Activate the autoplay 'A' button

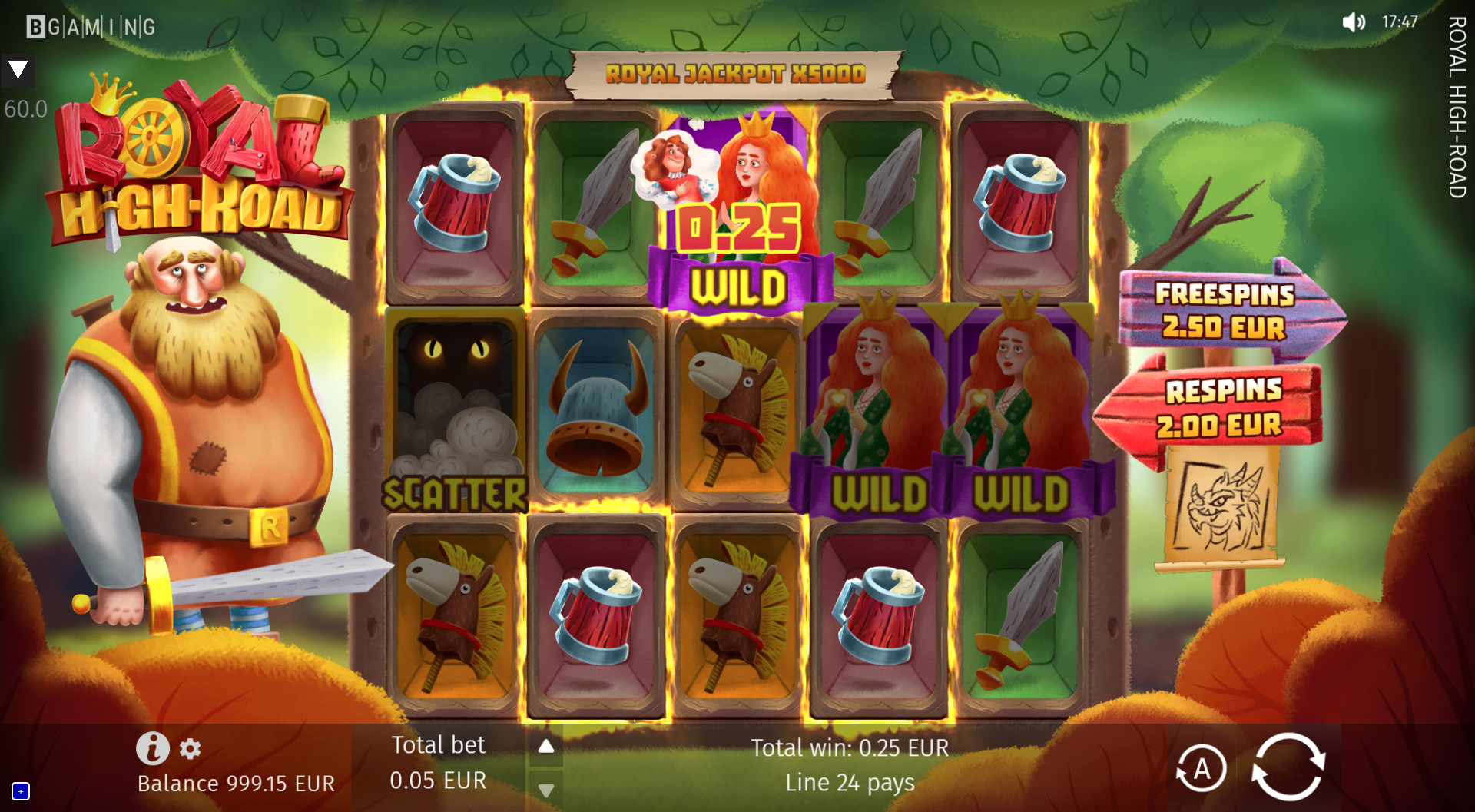(1201, 768)
